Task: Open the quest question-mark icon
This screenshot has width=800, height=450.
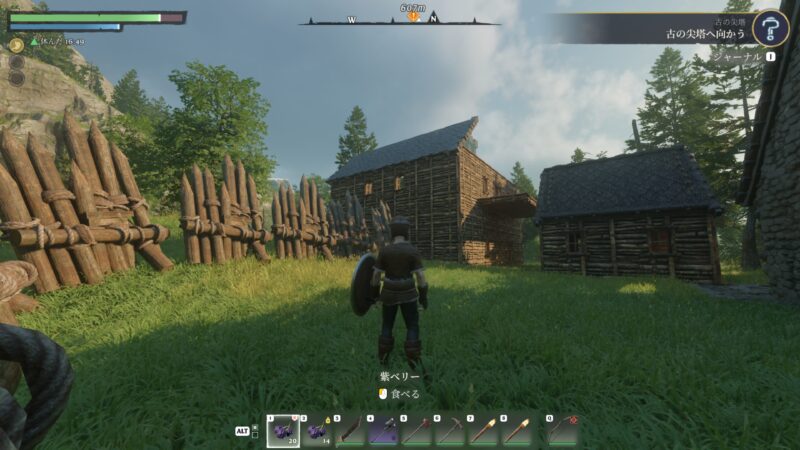Action: click(770, 27)
